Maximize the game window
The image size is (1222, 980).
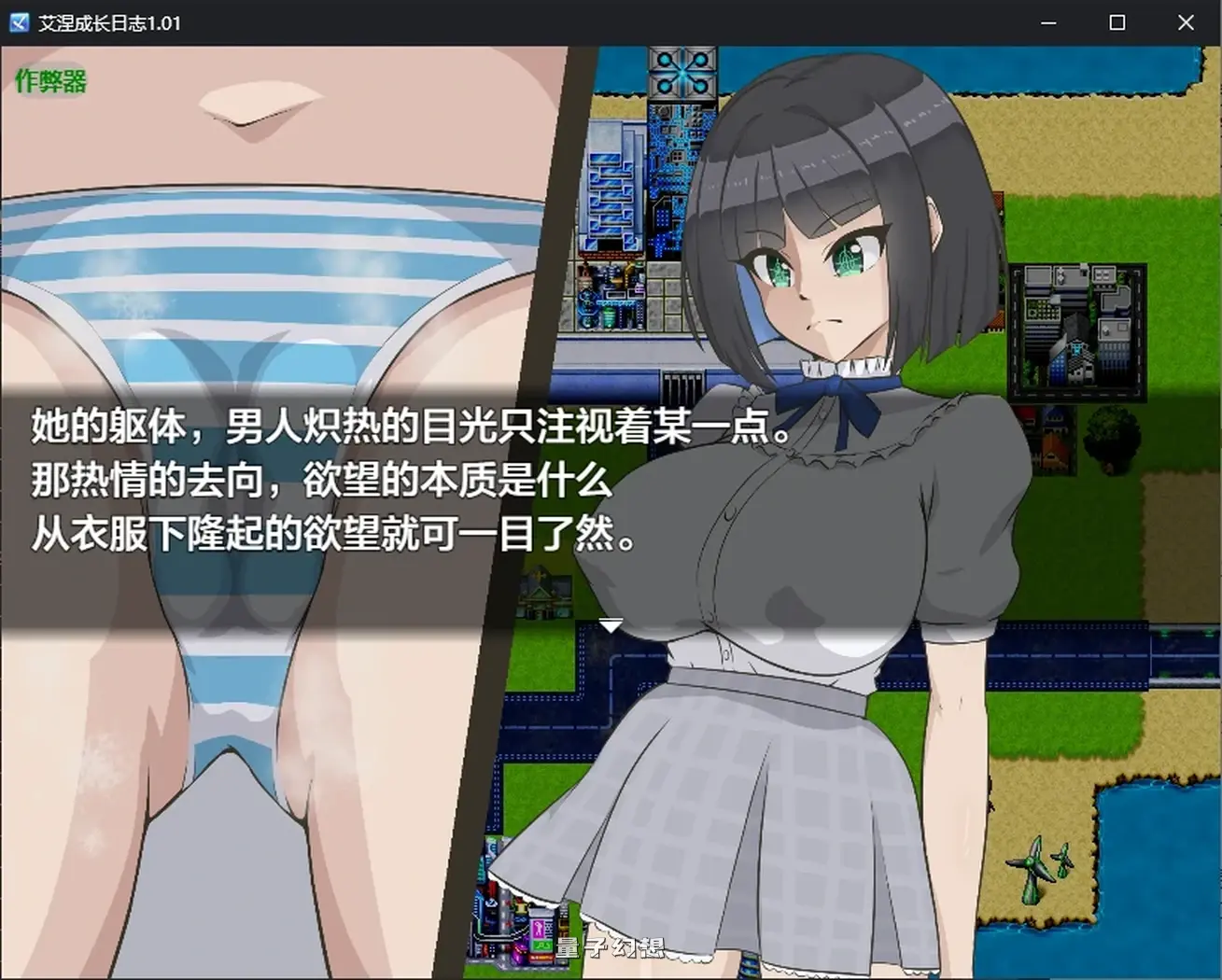pos(1117,22)
